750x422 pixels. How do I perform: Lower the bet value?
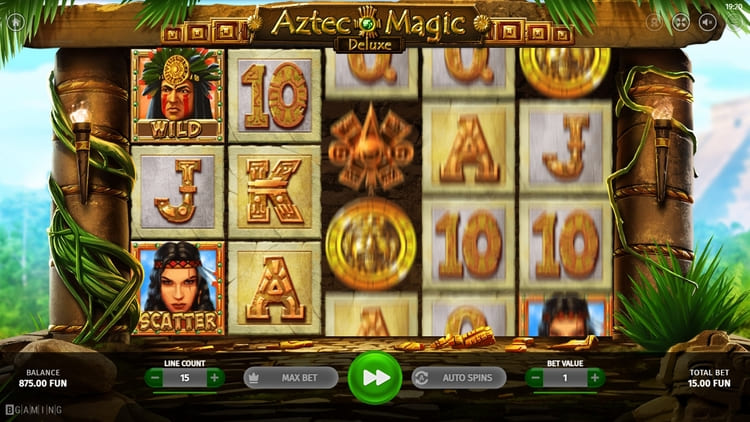[x=535, y=378]
